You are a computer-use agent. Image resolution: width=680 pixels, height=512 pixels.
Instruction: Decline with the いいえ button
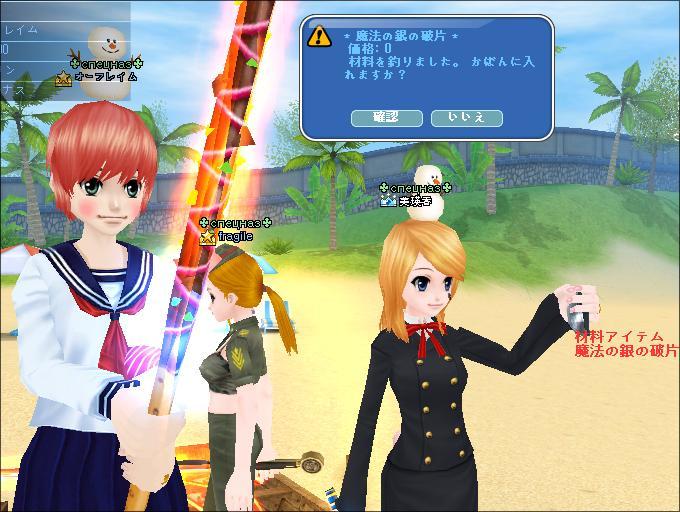(x=466, y=118)
